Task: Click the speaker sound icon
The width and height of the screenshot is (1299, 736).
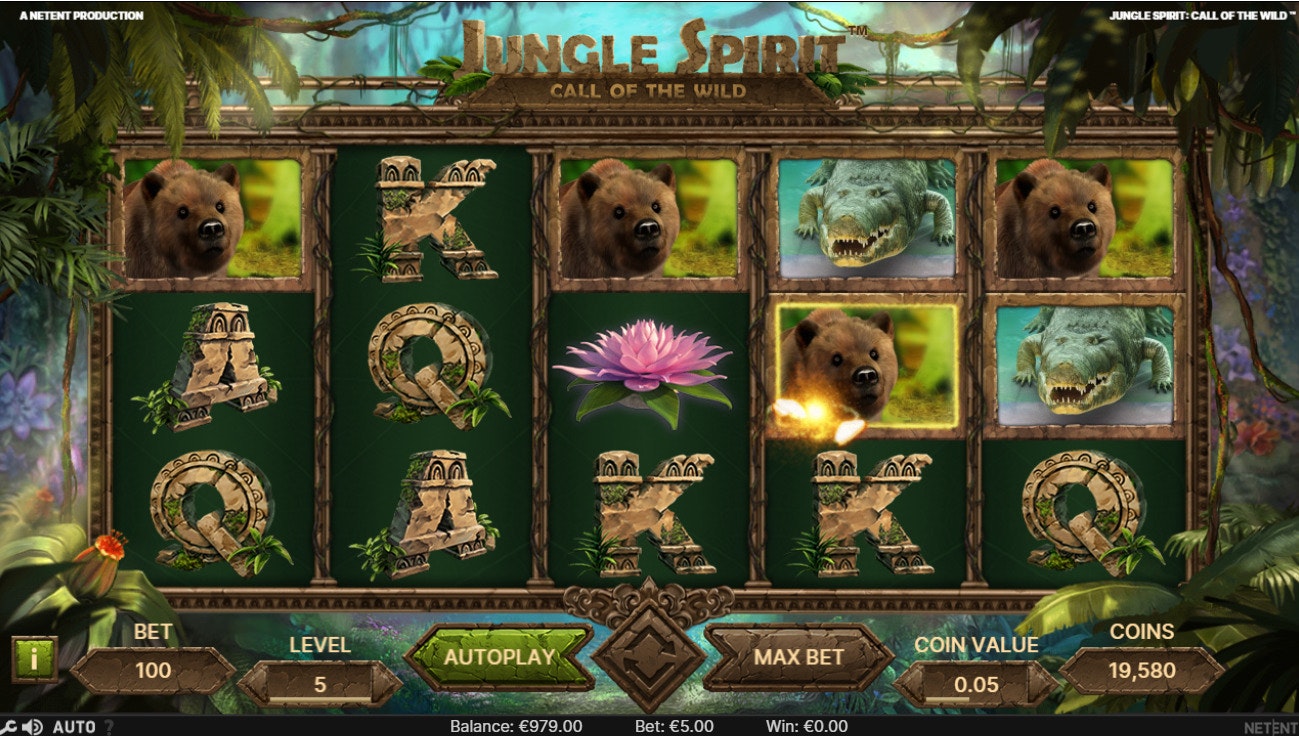Action: (30, 726)
